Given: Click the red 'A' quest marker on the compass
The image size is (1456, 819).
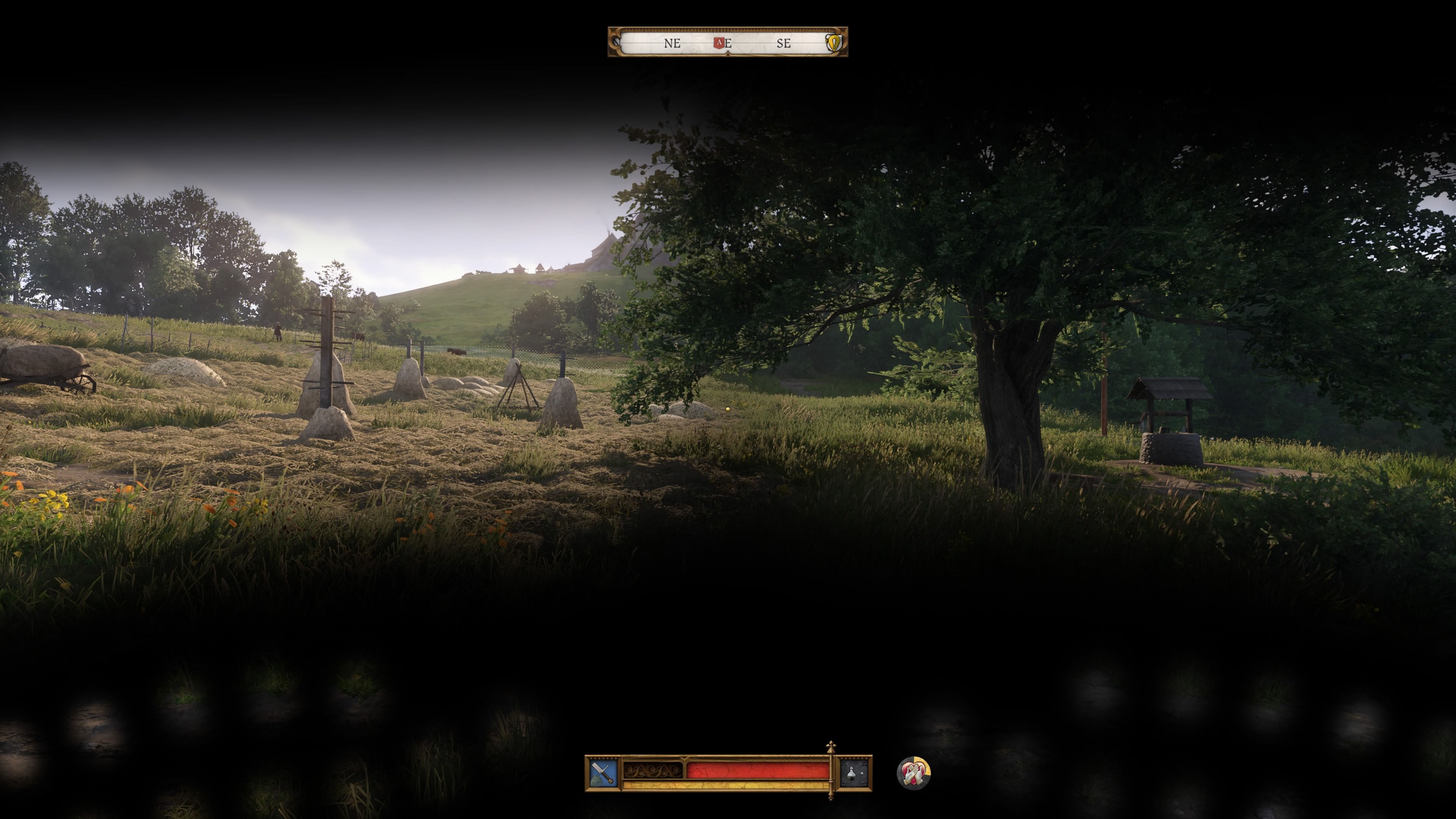Looking at the screenshot, I should click(x=719, y=44).
